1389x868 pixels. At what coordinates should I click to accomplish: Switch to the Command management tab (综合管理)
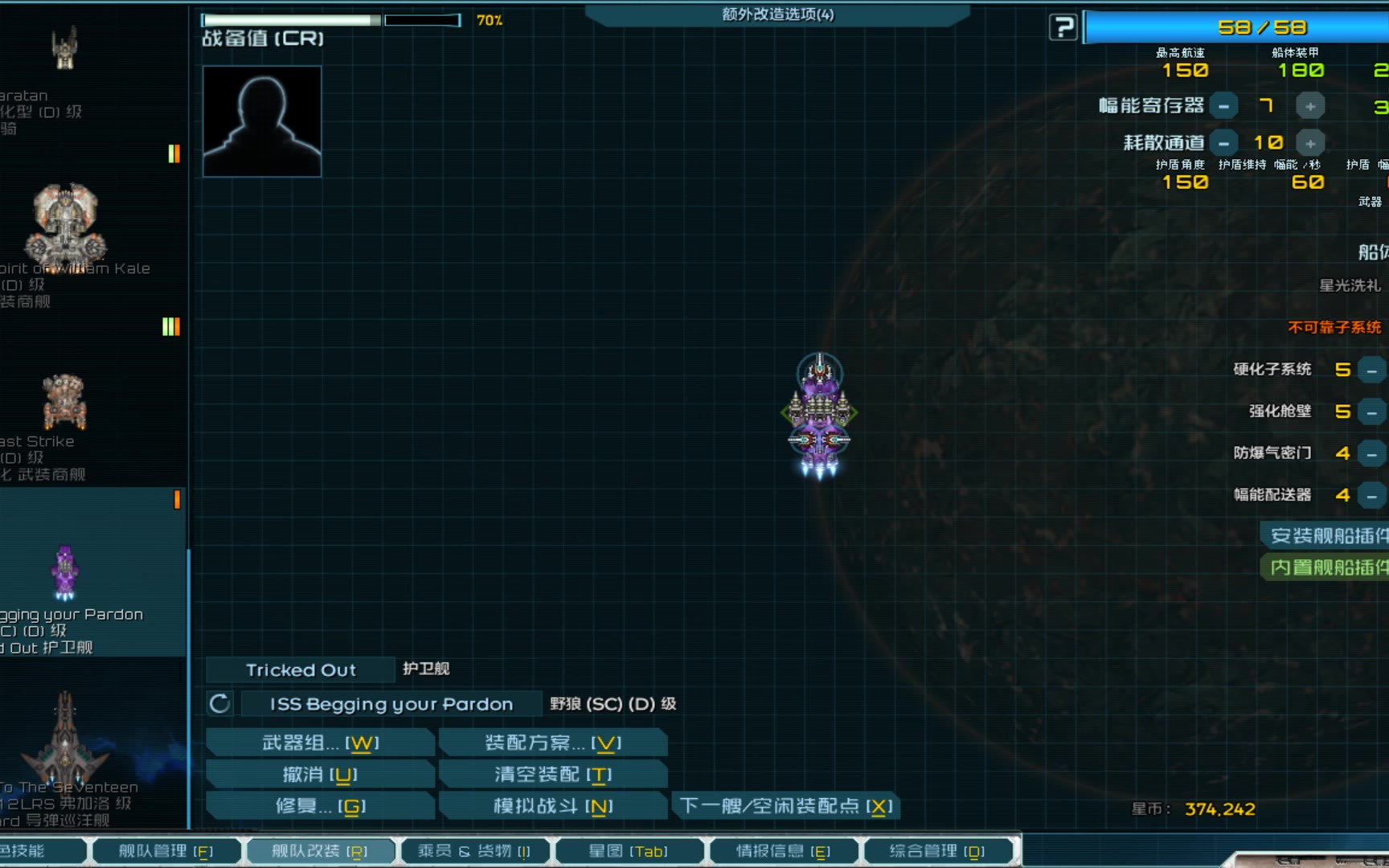pyautogui.click(x=936, y=851)
